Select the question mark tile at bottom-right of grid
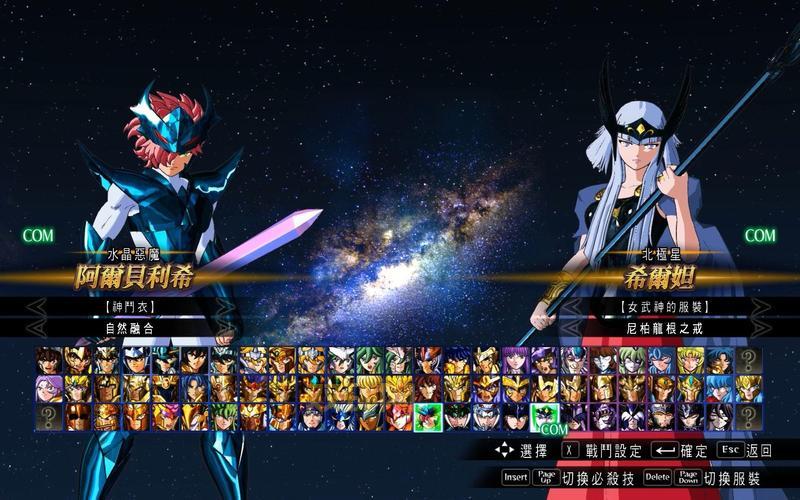This screenshot has width=800, height=500. (749, 416)
